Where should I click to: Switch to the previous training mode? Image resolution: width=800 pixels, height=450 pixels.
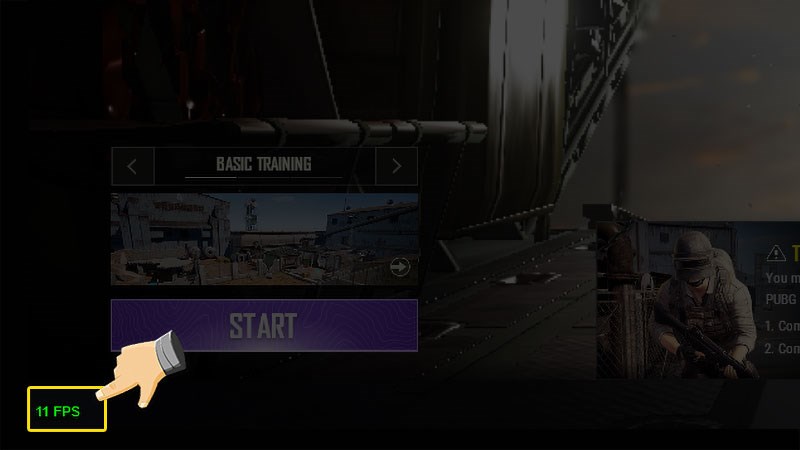133,166
